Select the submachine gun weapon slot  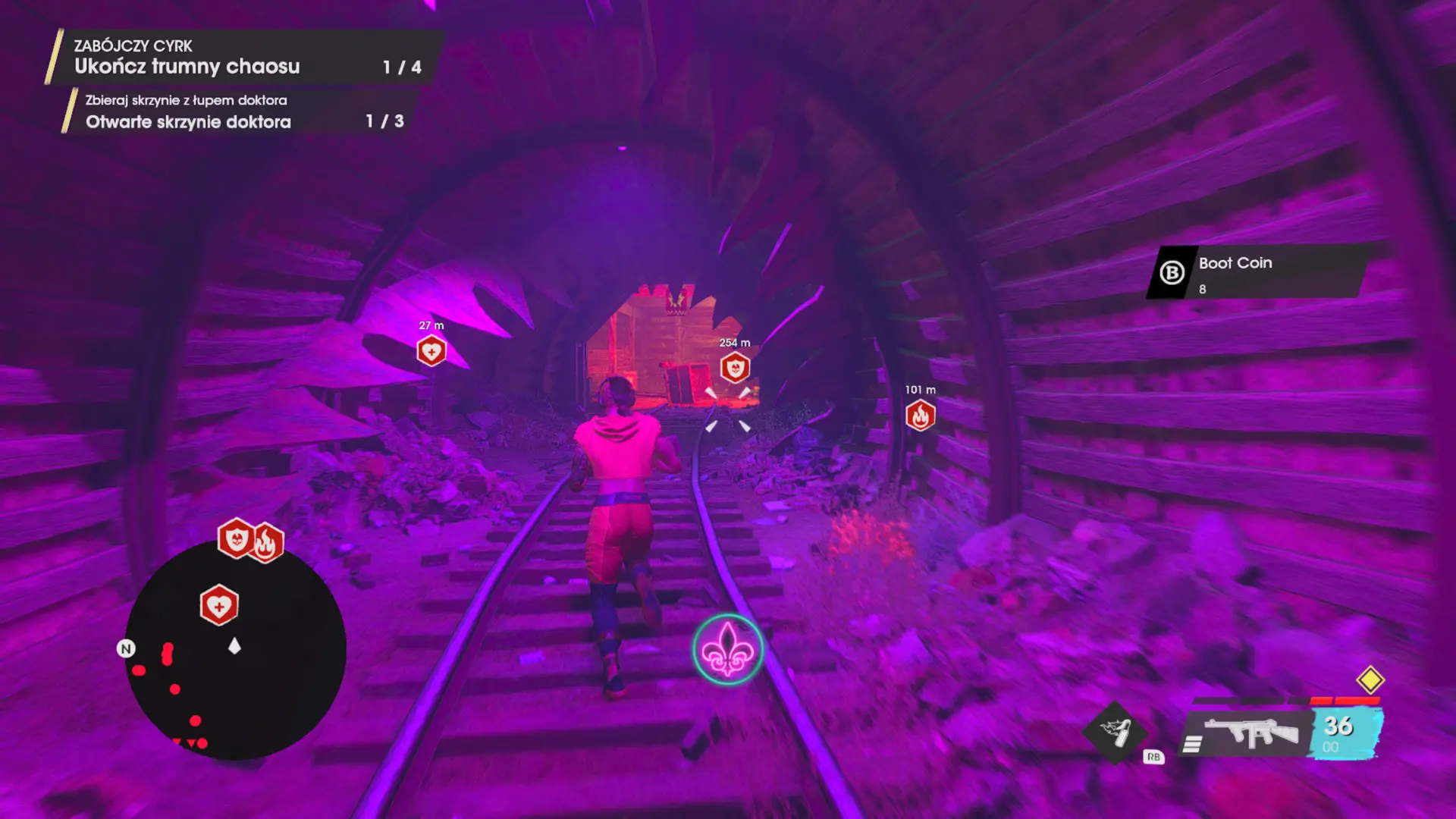[1251, 733]
